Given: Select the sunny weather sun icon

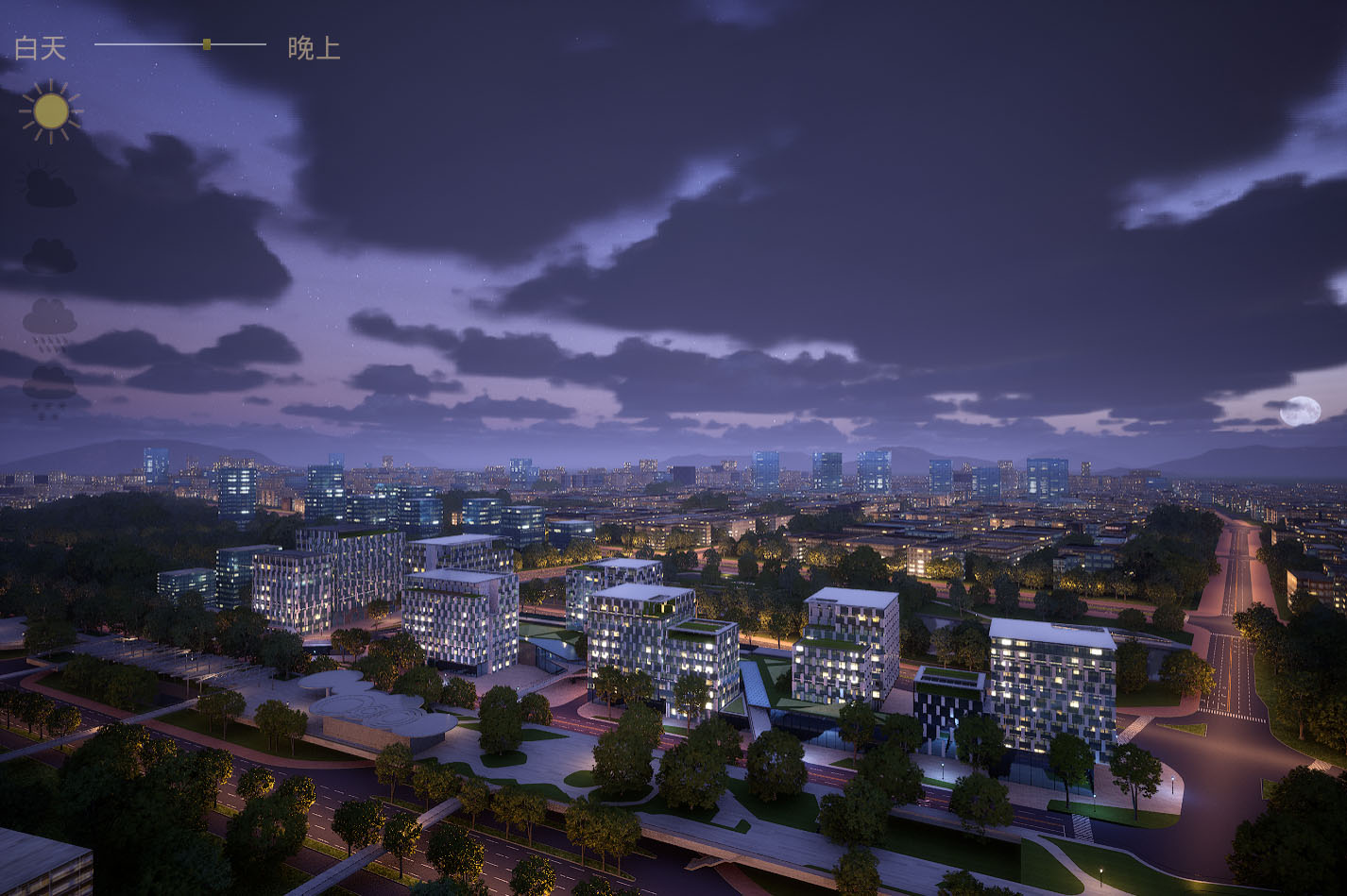Looking at the screenshot, I should click(x=50, y=111).
